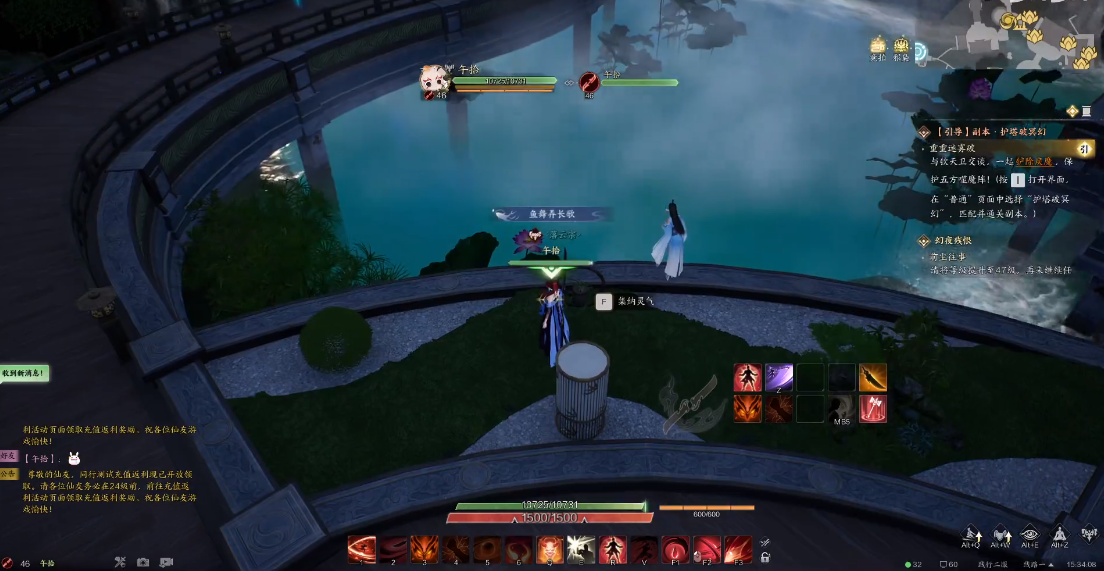The width and height of the screenshot is (1104, 571).
Task: Click the 收到新消息 new message notification
Action: (24, 373)
